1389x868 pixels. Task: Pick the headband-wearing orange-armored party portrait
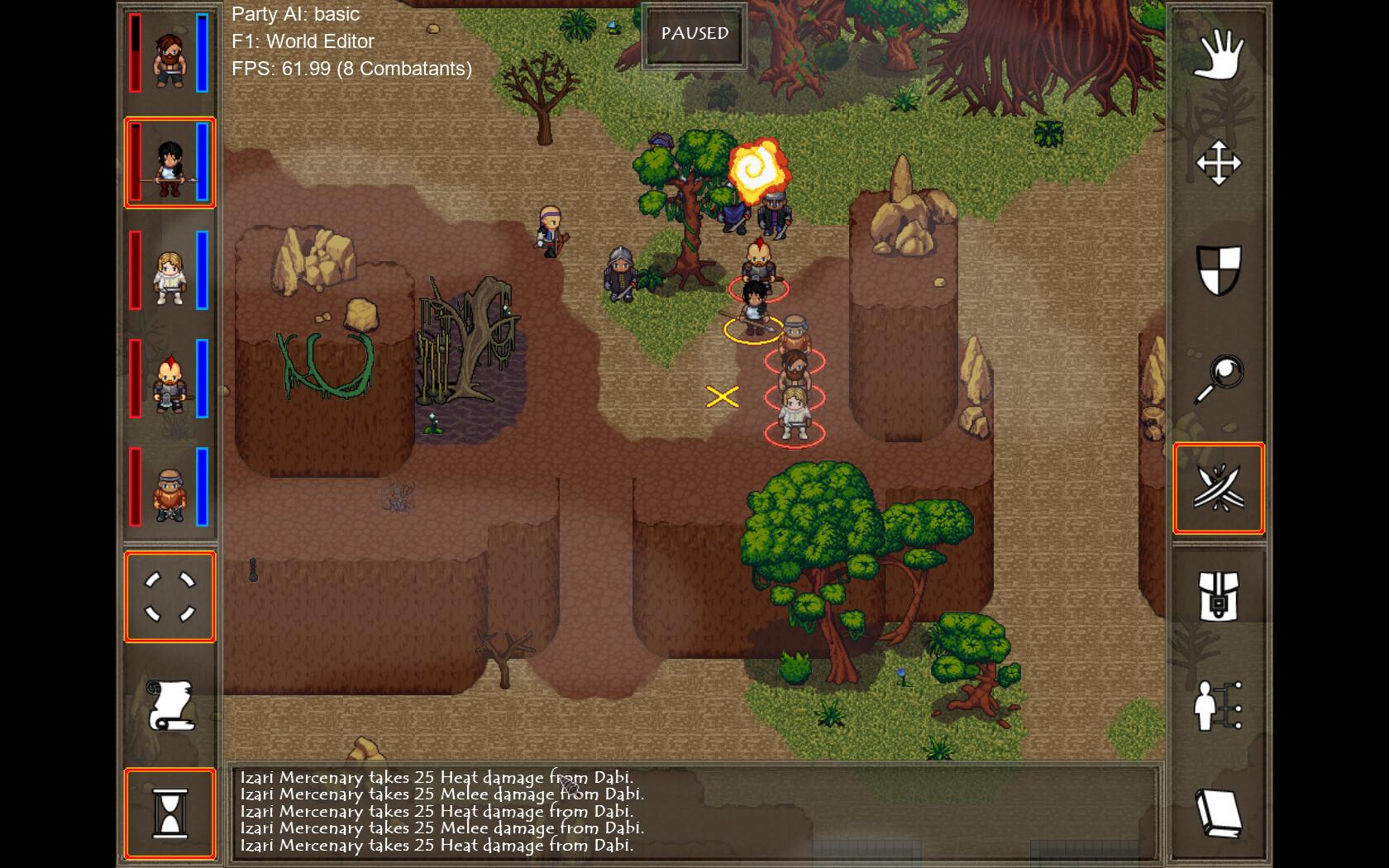169,488
